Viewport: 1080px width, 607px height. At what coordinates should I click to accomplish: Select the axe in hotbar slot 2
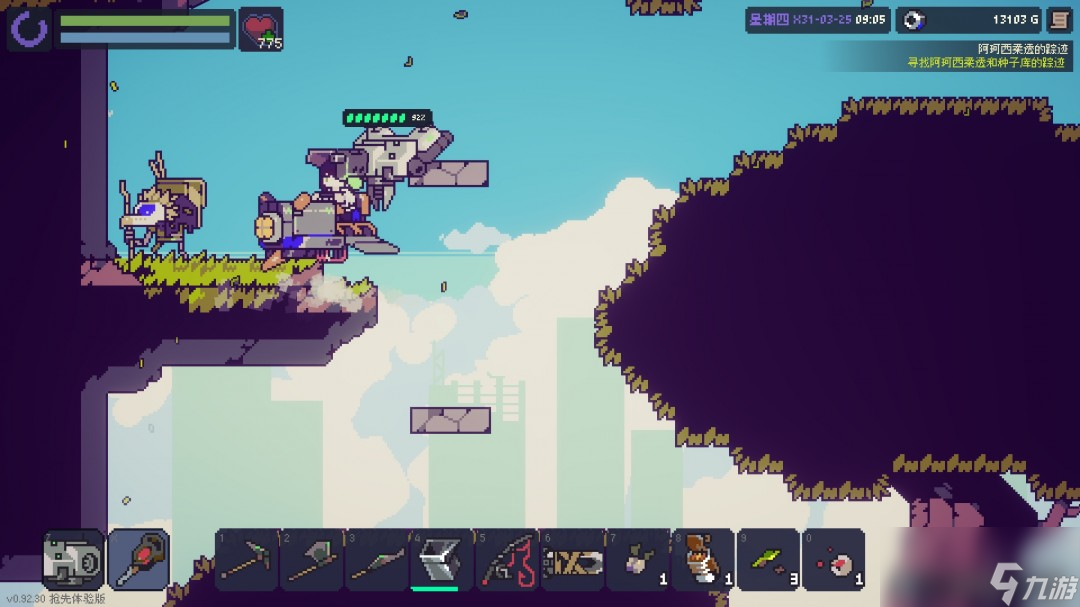(311, 560)
